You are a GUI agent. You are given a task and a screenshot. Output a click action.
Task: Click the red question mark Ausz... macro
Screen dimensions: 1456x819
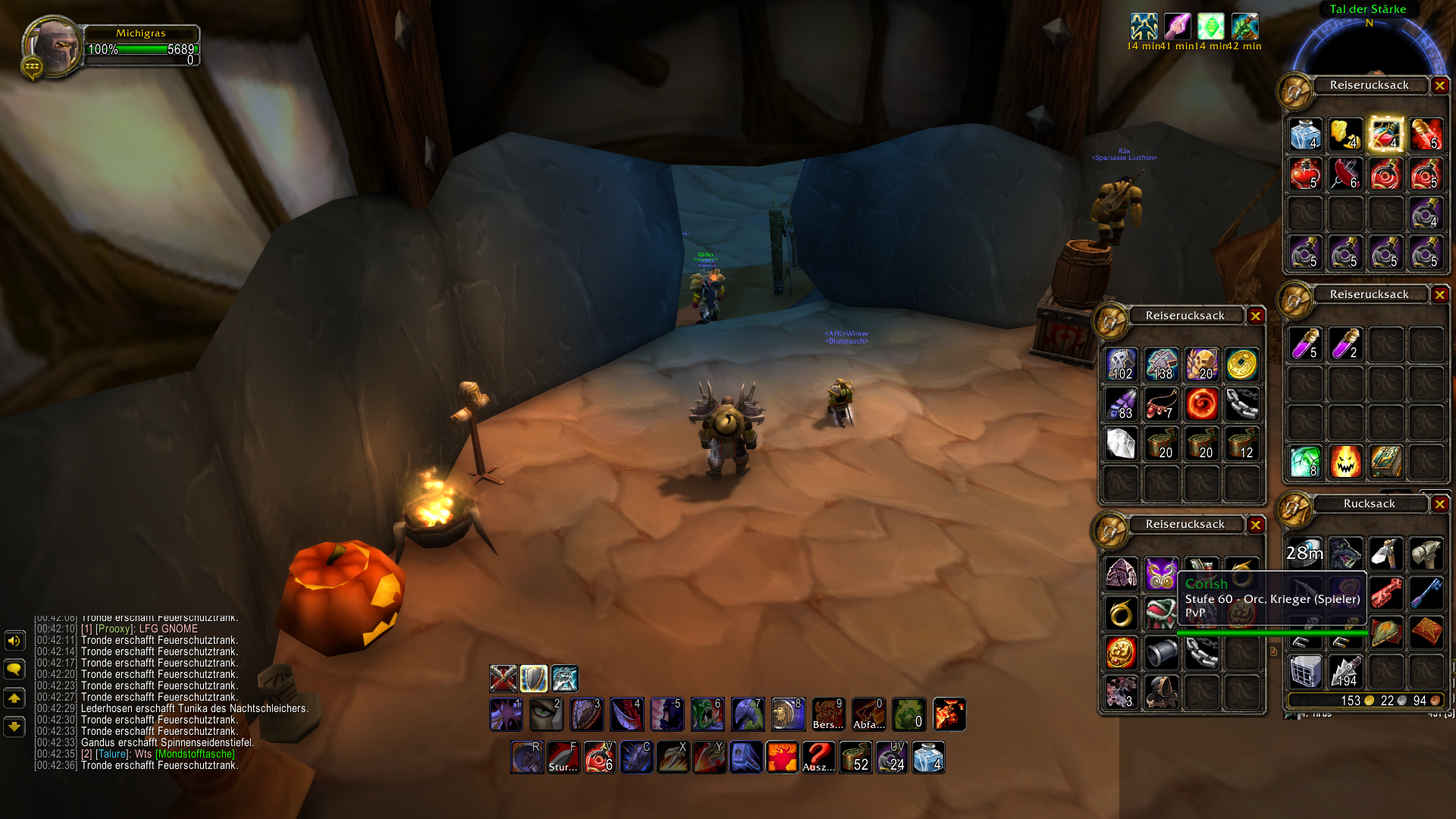[x=819, y=757]
